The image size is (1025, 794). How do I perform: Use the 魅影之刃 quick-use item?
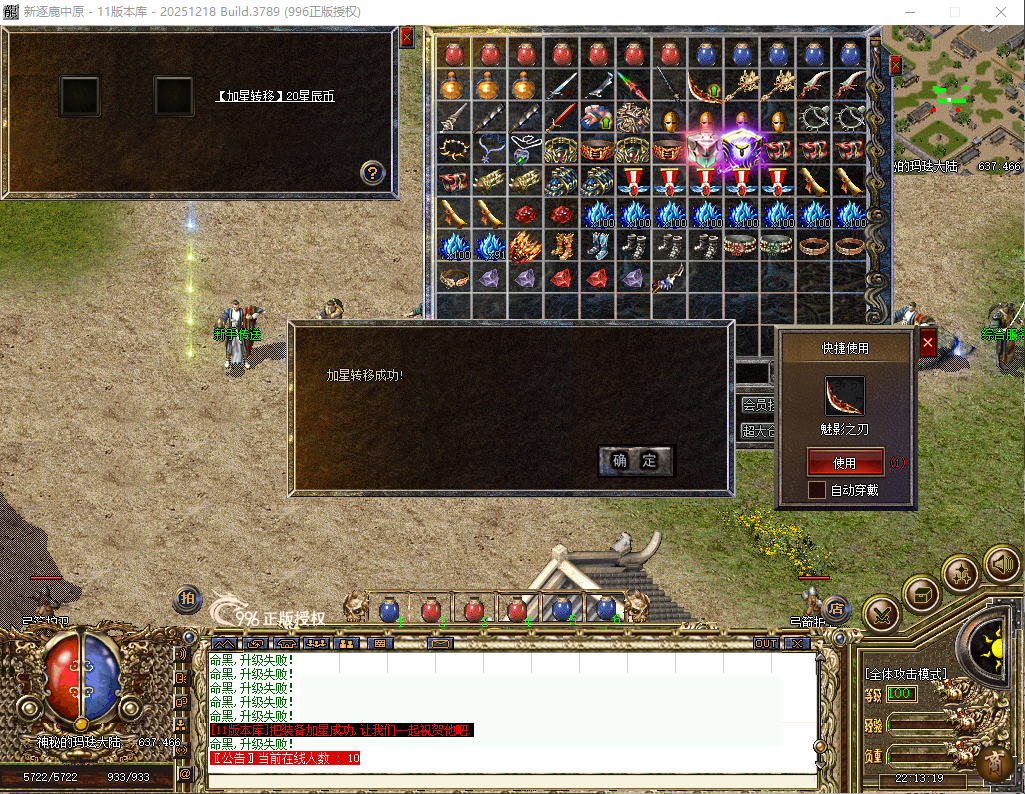tap(845, 463)
